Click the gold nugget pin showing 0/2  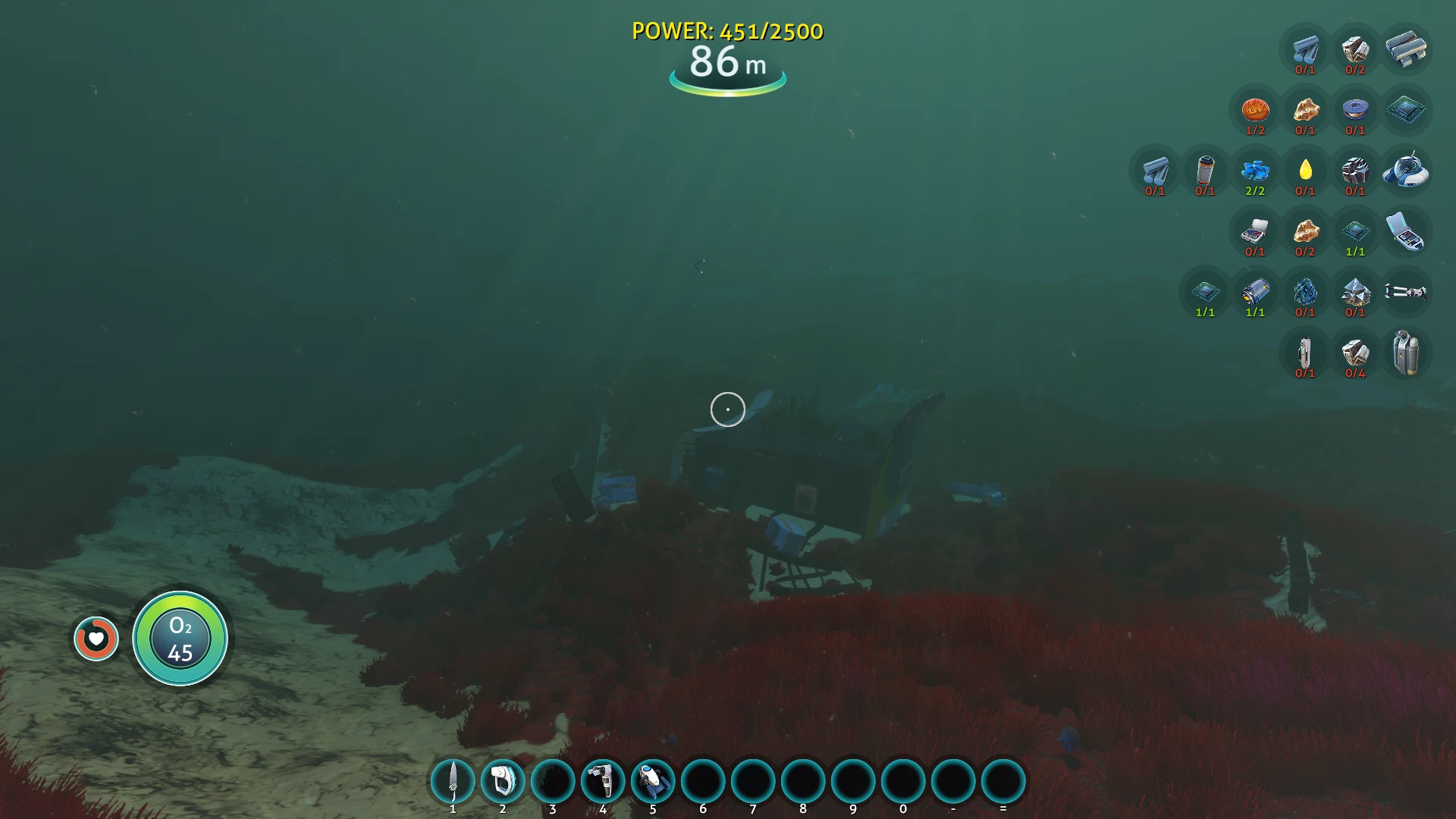point(1307,232)
